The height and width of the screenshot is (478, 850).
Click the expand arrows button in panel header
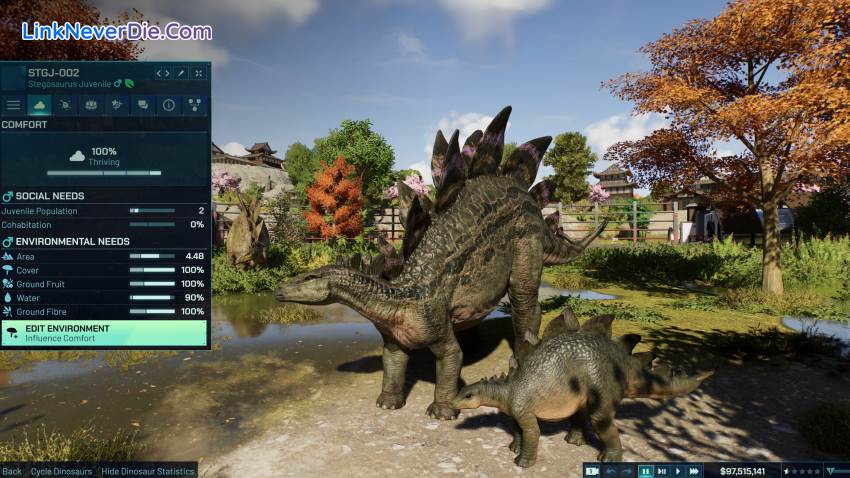coord(198,73)
